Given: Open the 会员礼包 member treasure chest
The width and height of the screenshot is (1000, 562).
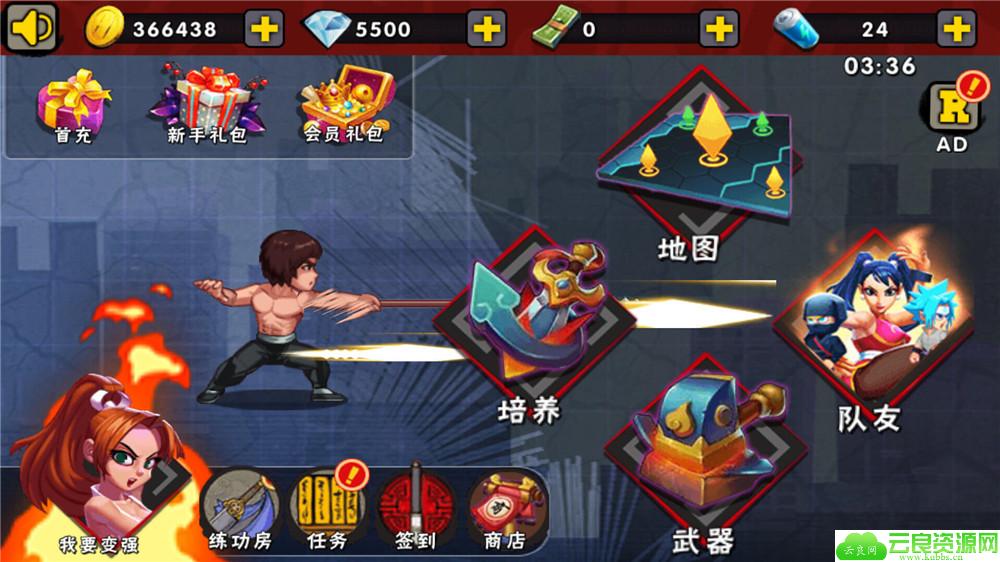Looking at the screenshot, I should tap(345, 103).
